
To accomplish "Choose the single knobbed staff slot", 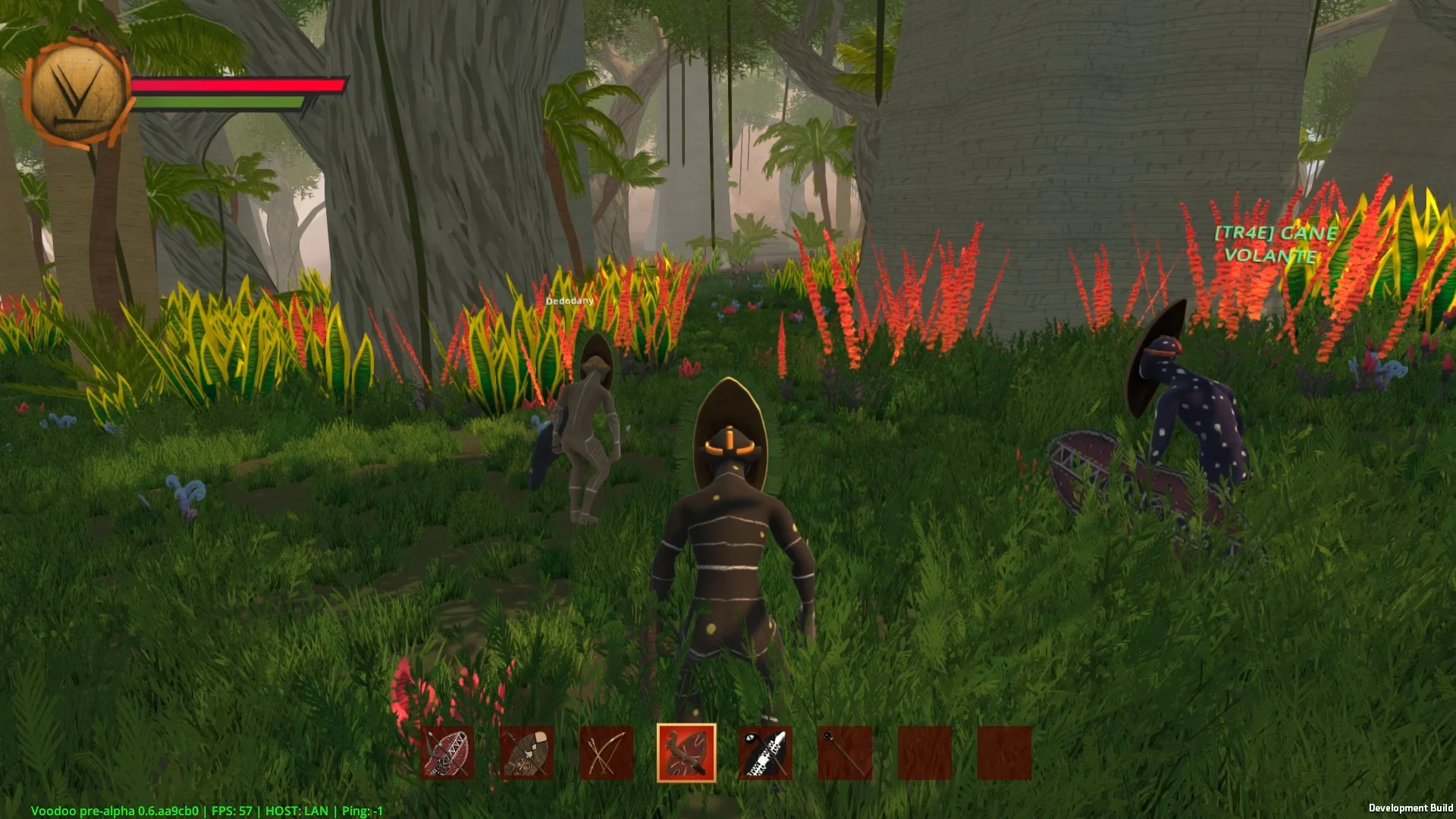I will pyautogui.click(x=845, y=753).
